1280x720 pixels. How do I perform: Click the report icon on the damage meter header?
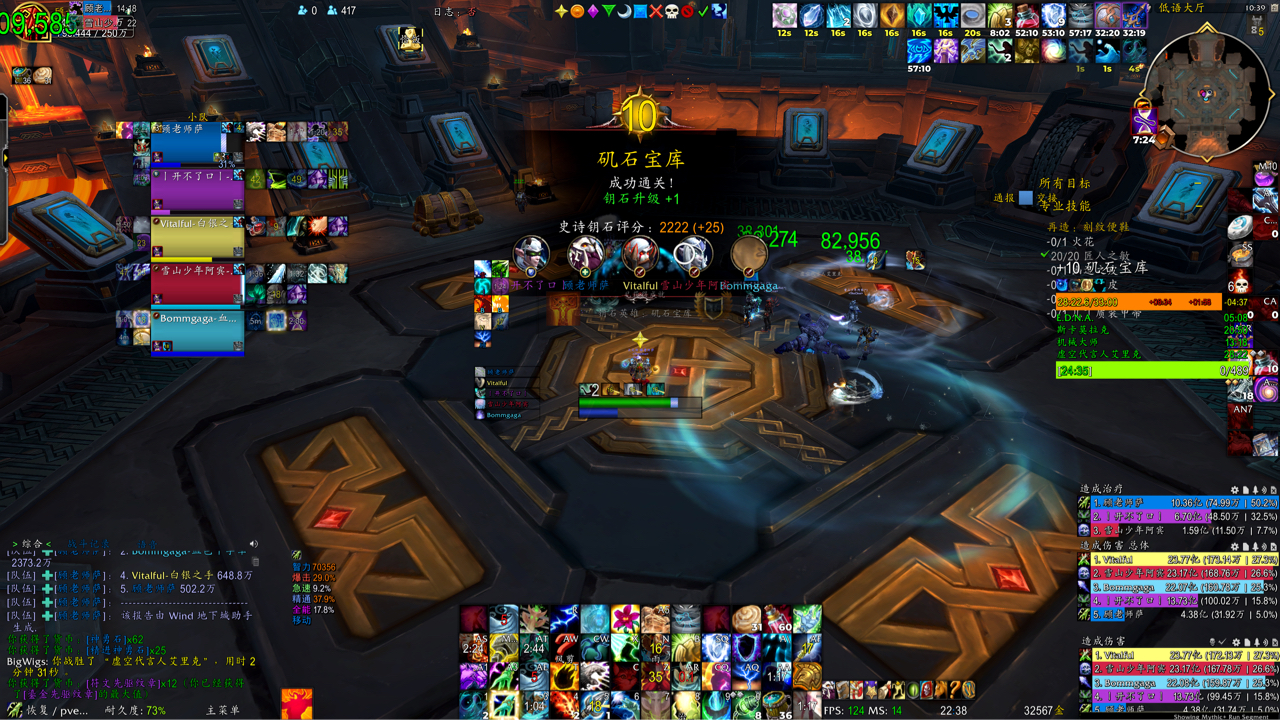click(x=1245, y=547)
